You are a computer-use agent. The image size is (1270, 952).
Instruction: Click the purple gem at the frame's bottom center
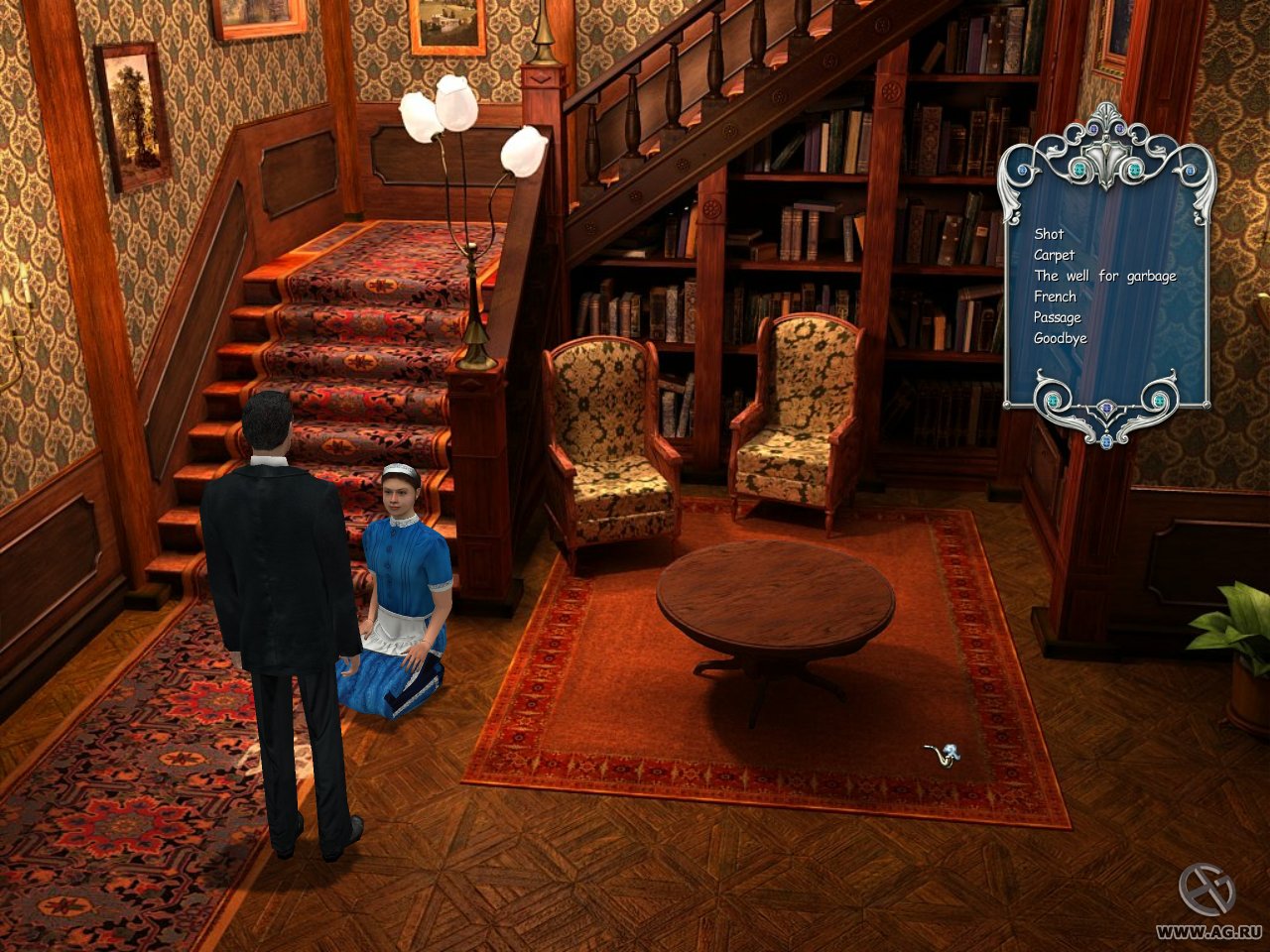coord(1105,408)
